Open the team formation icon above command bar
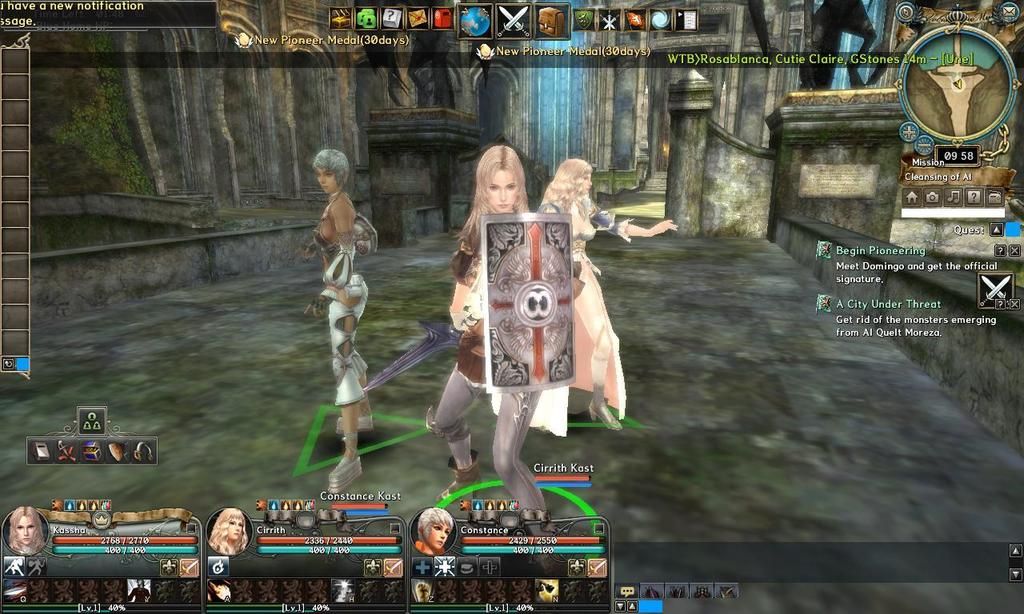Image resolution: width=1024 pixels, height=614 pixels. [x=92, y=421]
